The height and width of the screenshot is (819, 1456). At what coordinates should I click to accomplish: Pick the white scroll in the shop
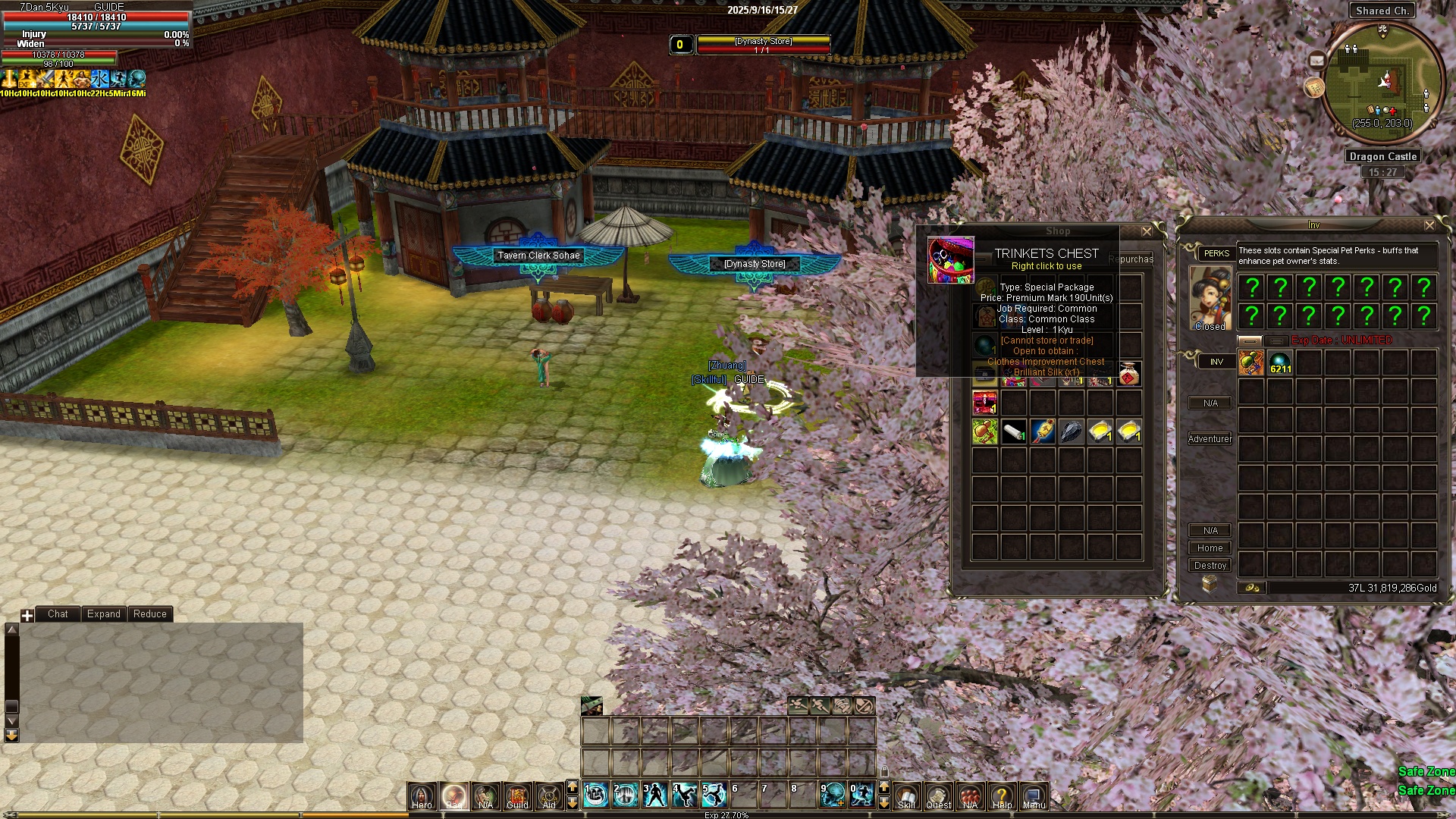pos(1014,431)
